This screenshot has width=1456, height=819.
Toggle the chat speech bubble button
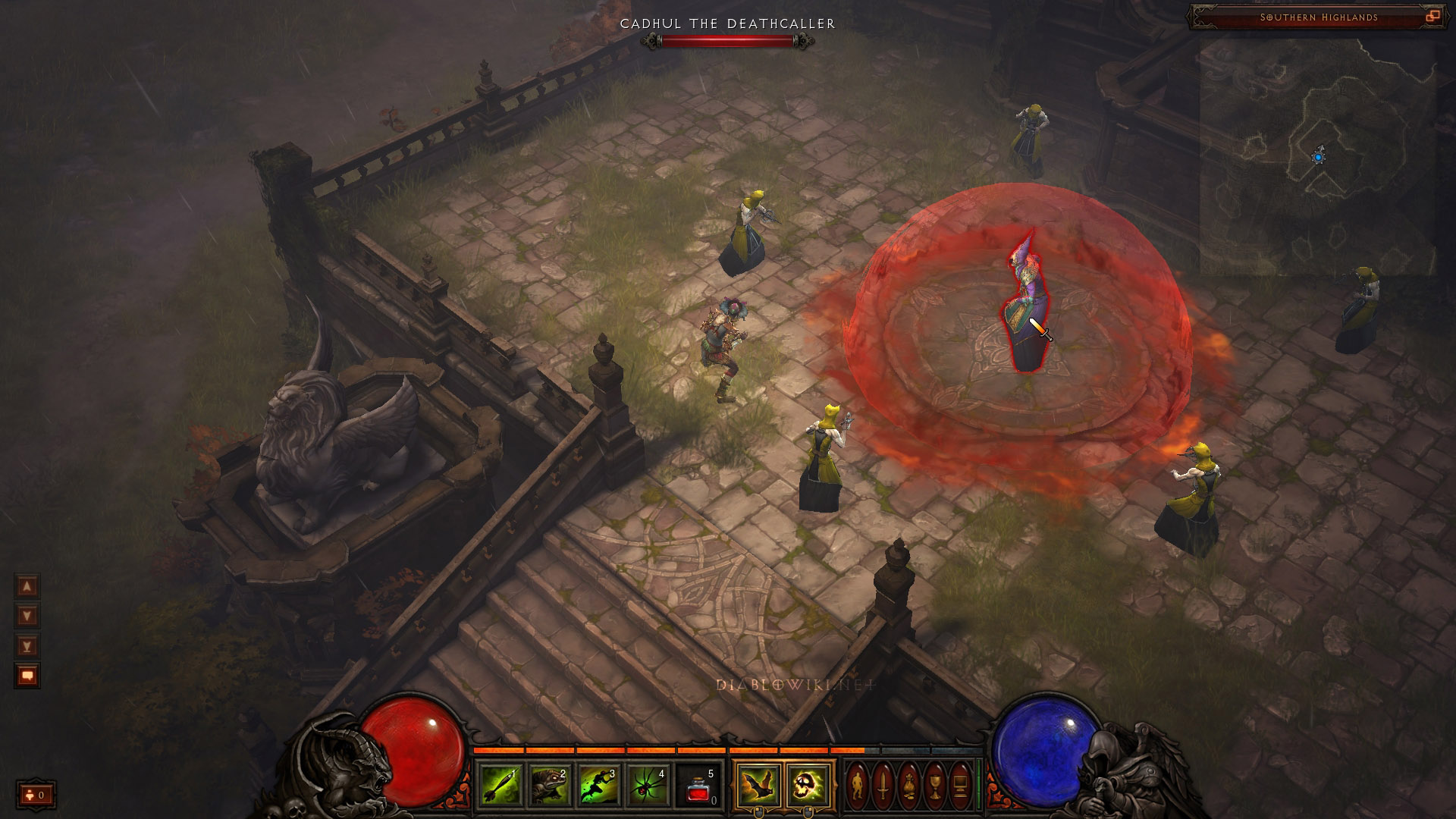pos(27,676)
